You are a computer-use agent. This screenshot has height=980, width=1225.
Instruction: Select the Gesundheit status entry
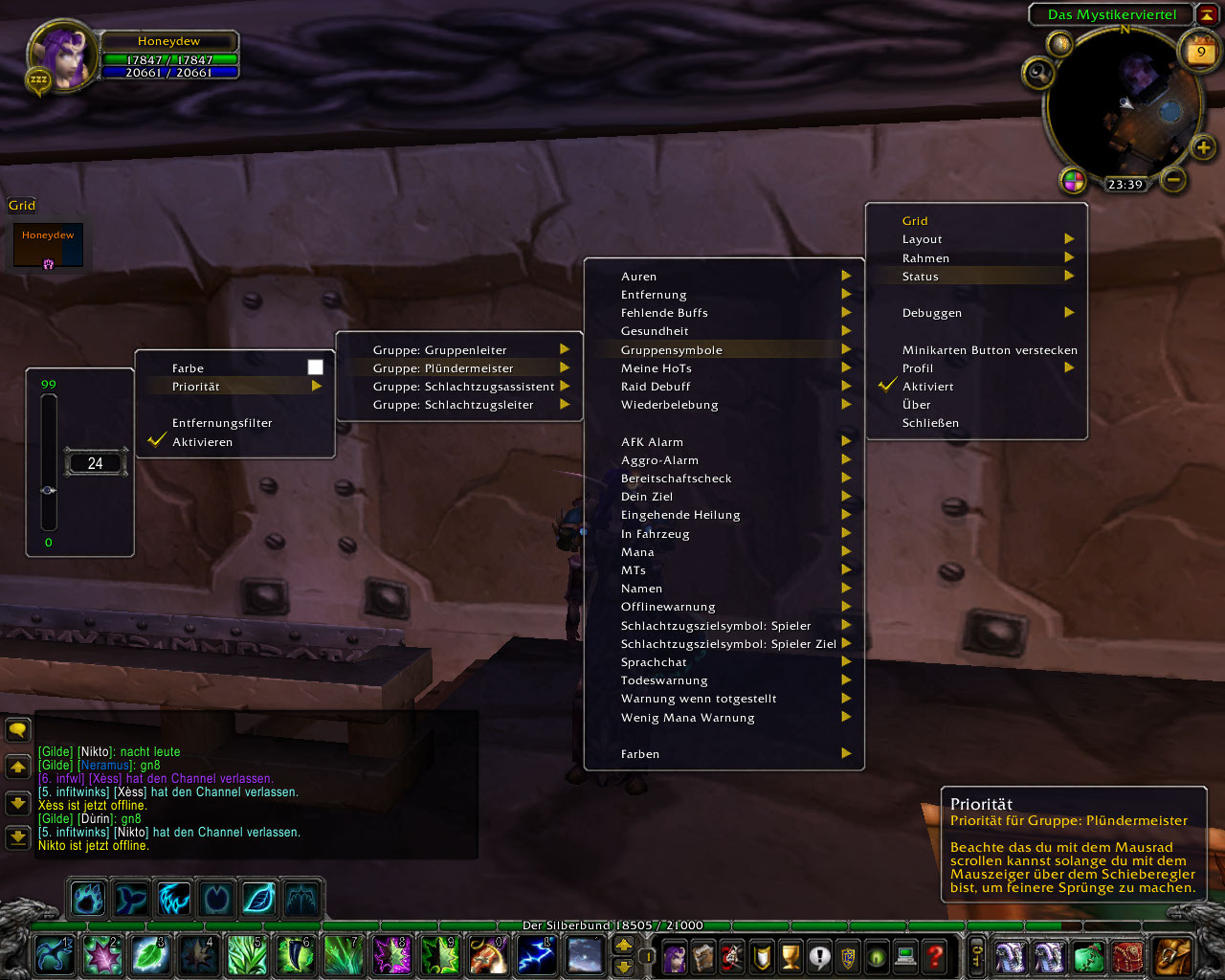tap(655, 331)
